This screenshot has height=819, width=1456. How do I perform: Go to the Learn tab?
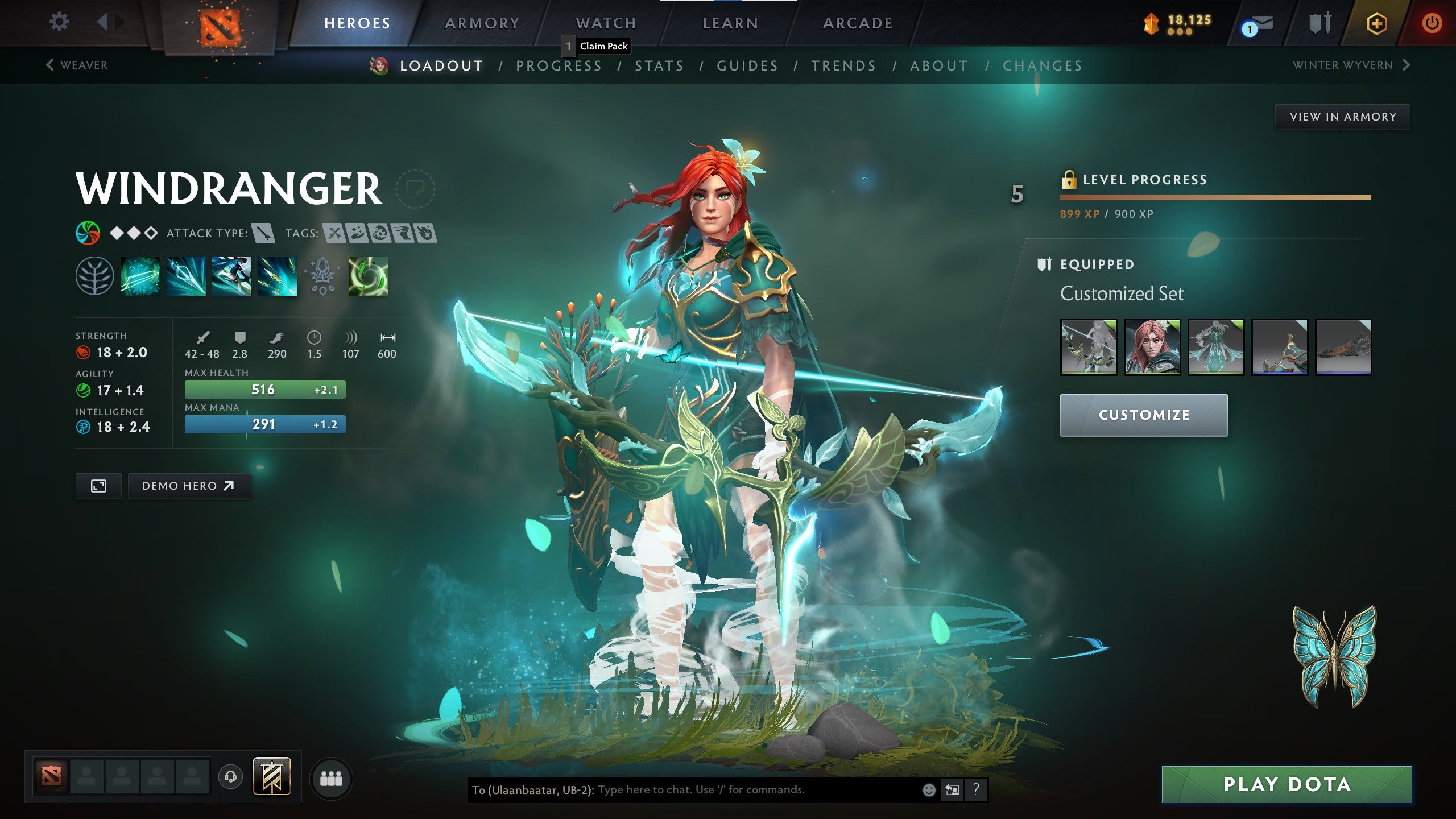click(730, 23)
